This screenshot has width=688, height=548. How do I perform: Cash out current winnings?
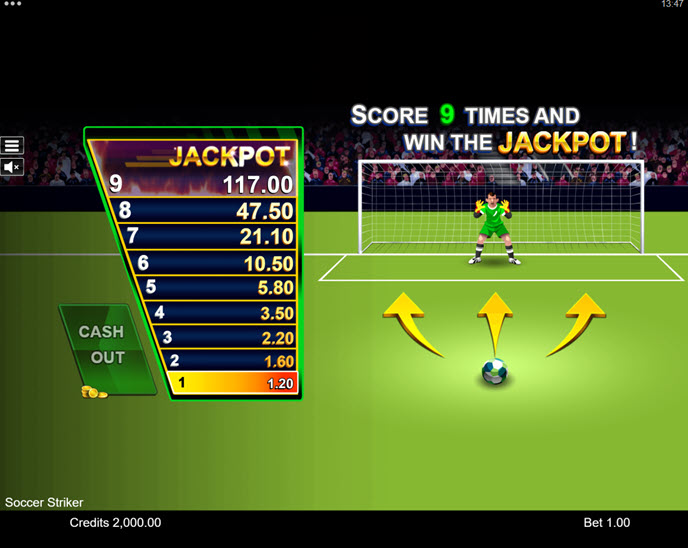(x=103, y=346)
